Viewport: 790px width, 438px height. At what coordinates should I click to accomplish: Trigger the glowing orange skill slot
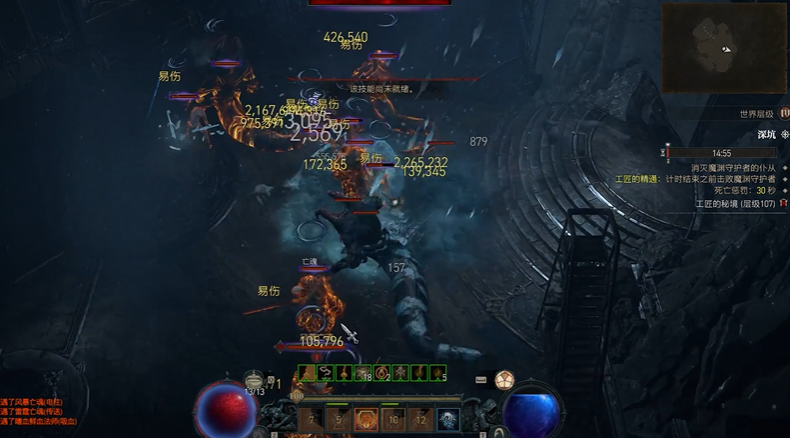(366, 419)
